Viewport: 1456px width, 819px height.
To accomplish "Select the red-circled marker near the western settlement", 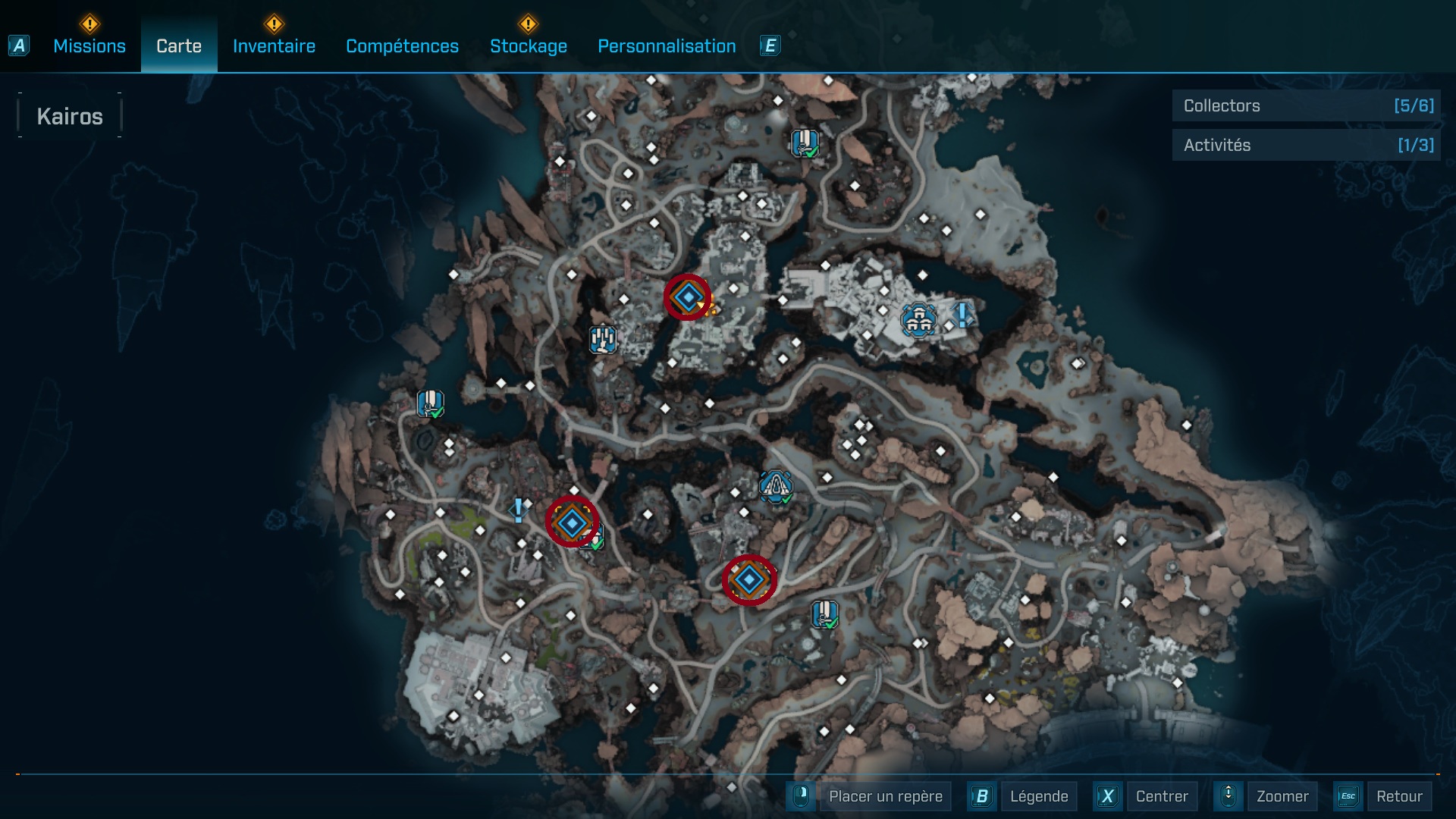I will [570, 522].
